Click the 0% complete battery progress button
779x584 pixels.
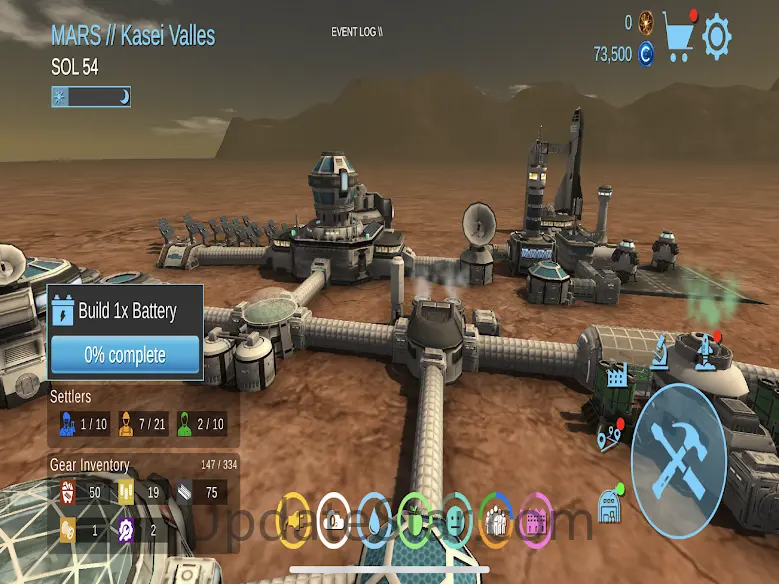coord(125,354)
